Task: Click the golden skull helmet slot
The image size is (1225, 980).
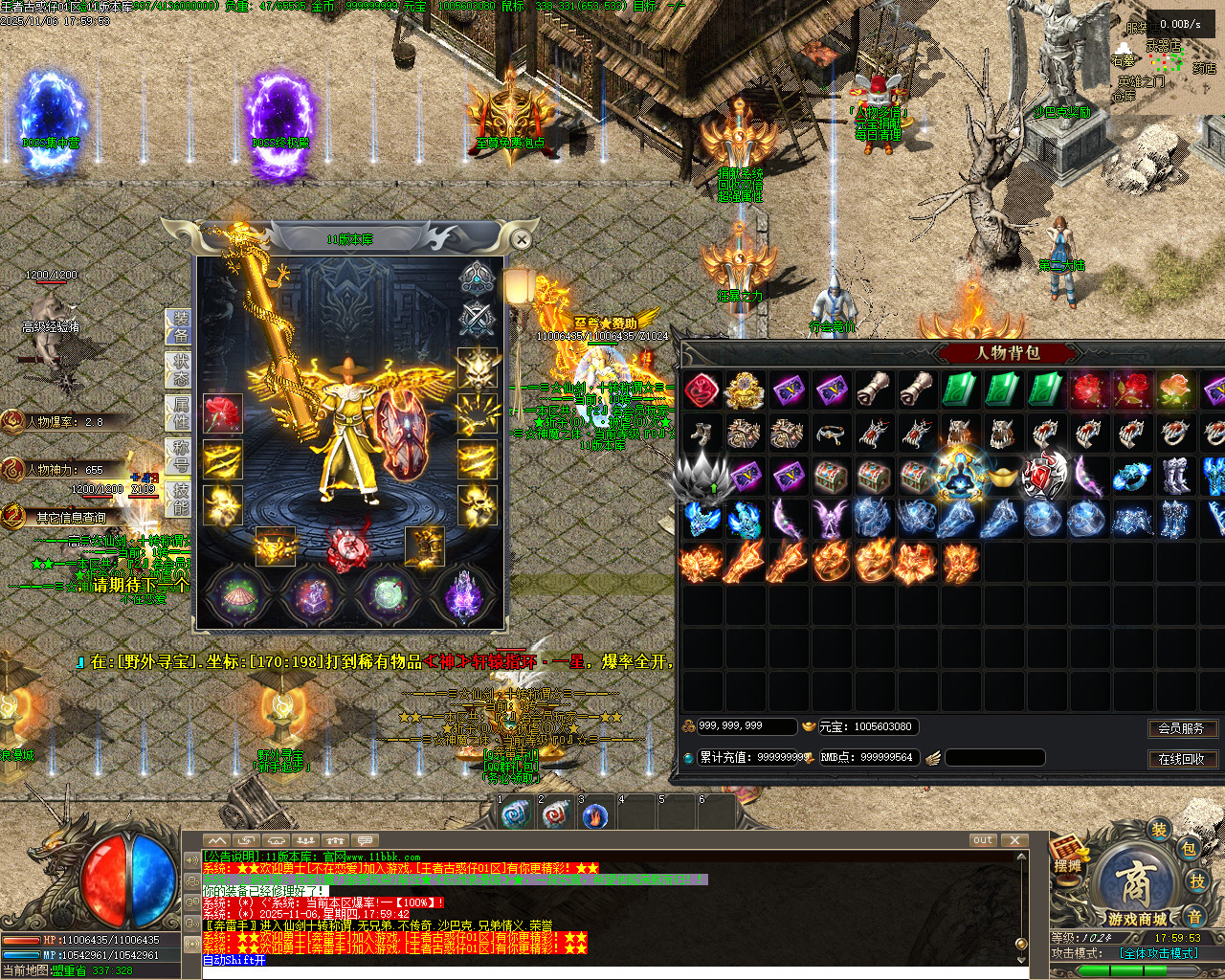Action: (476, 367)
